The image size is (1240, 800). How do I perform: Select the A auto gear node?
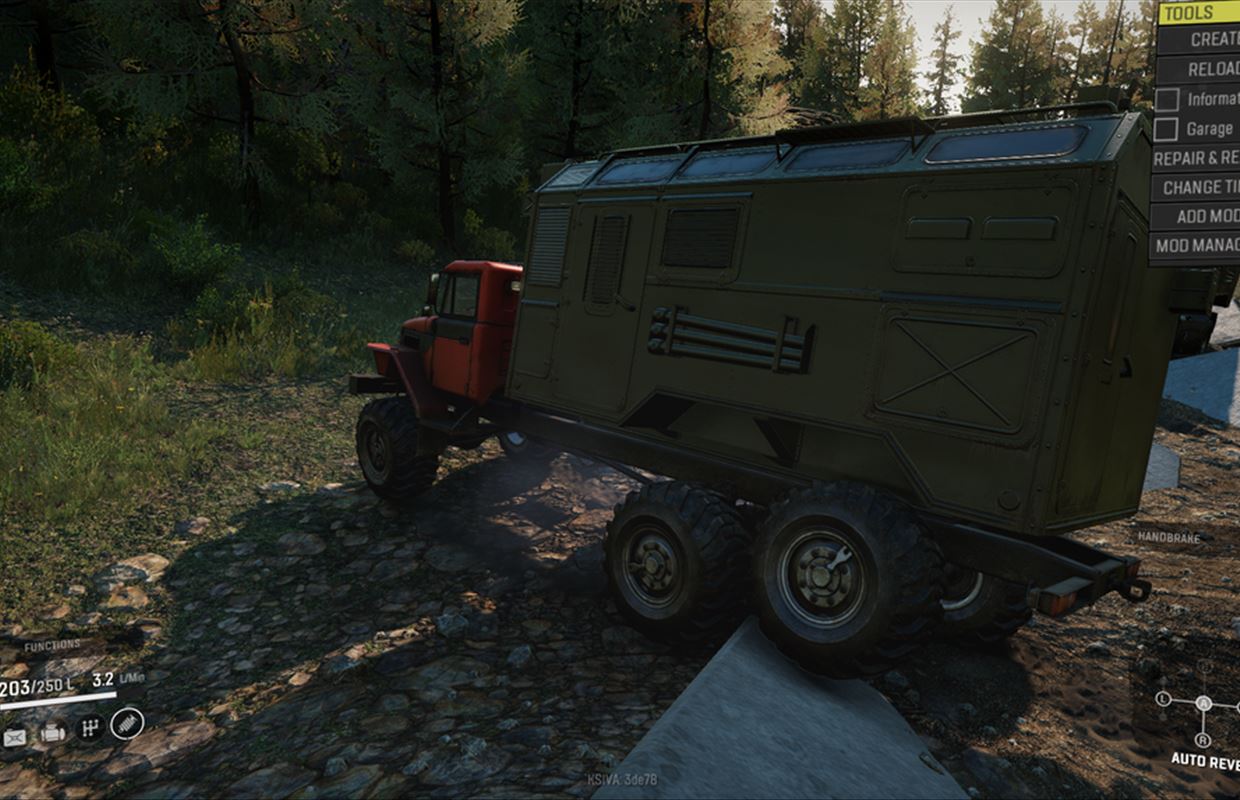[1203, 703]
